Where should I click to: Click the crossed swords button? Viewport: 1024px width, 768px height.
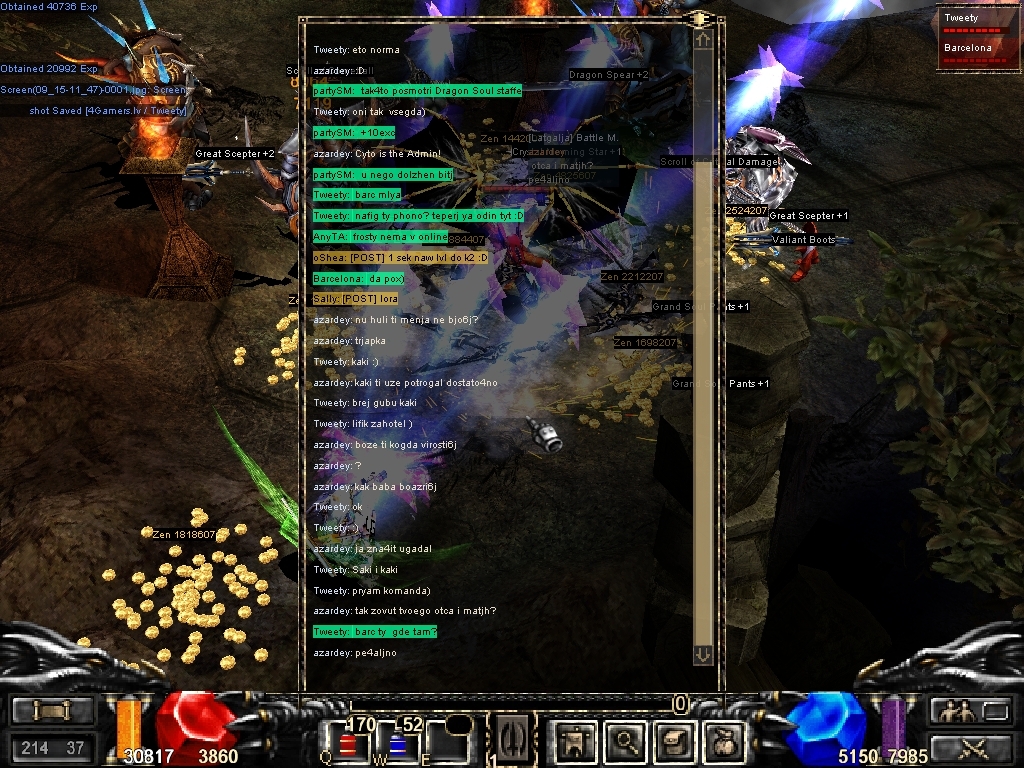coord(970,747)
